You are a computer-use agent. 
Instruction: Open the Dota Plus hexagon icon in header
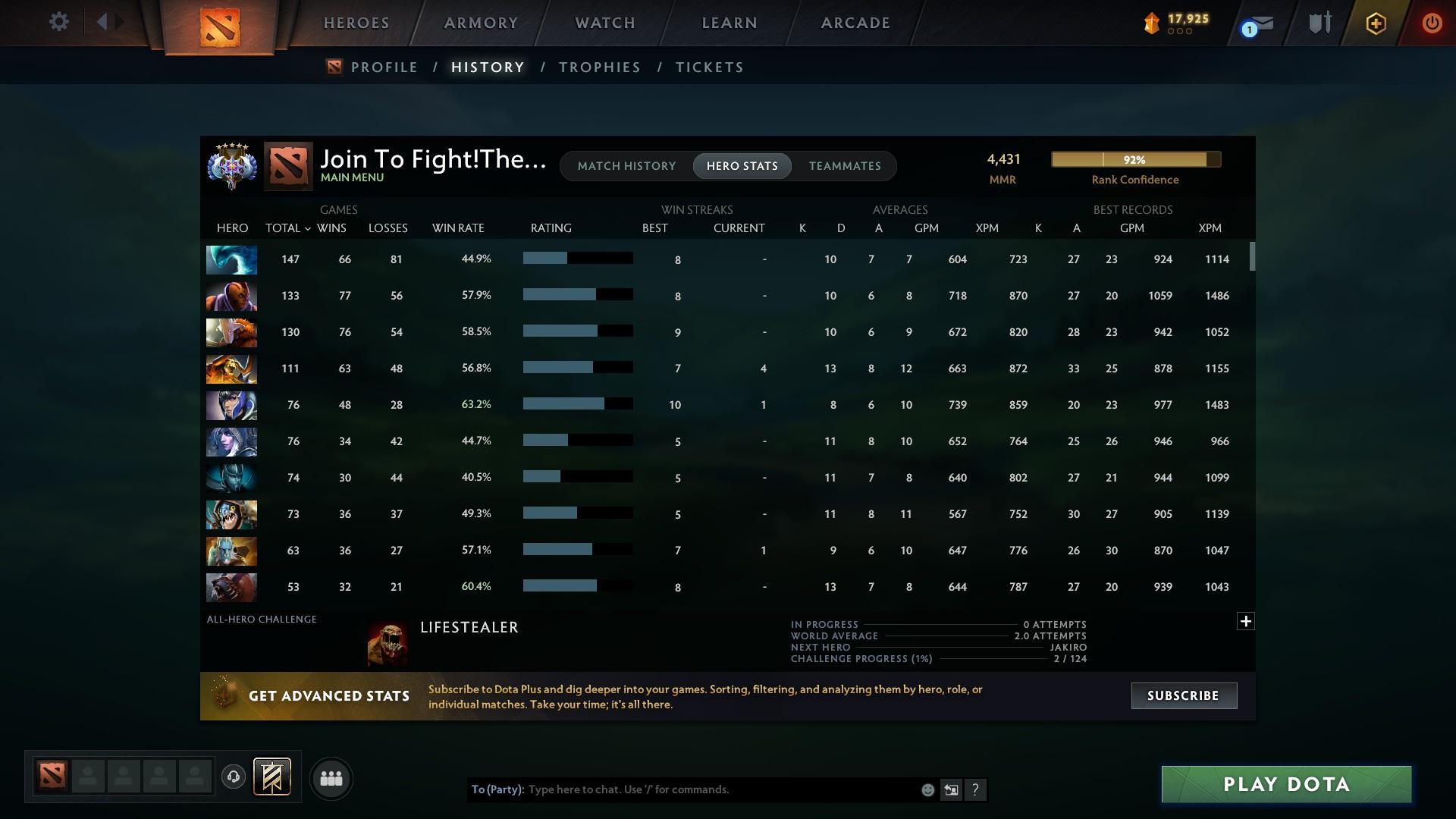pyautogui.click(x=1376, y=23)
